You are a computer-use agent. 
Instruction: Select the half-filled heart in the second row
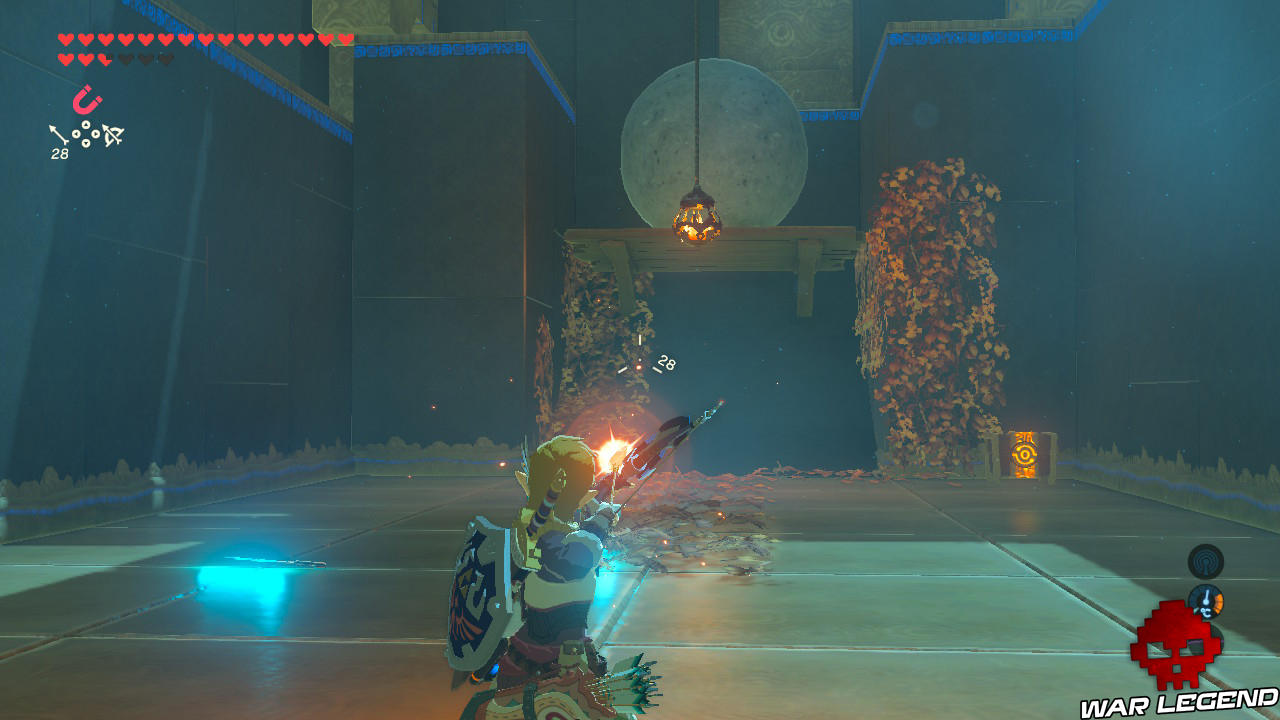pos(104,58)
